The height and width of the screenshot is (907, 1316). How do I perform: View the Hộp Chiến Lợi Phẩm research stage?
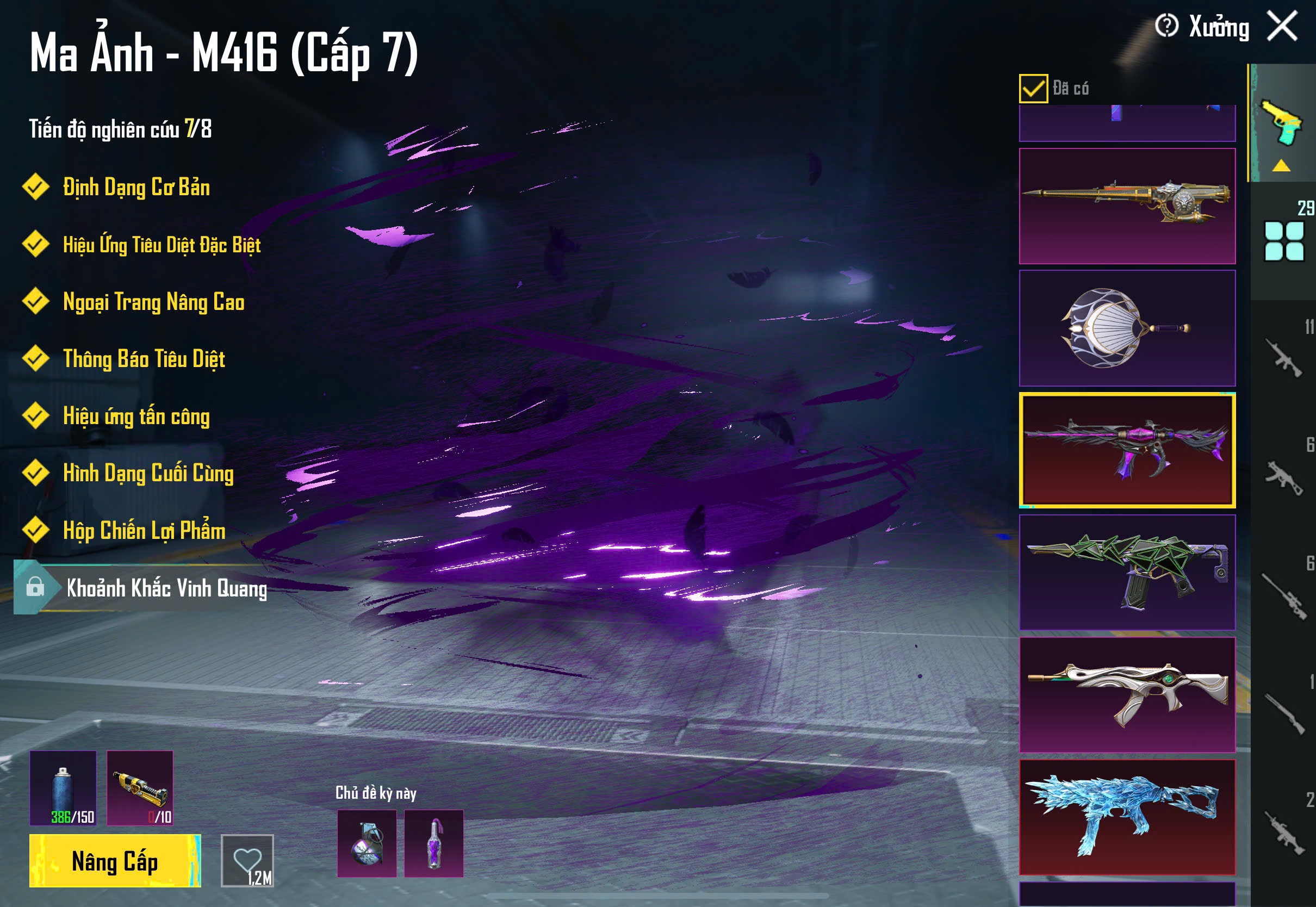[144, 530]
